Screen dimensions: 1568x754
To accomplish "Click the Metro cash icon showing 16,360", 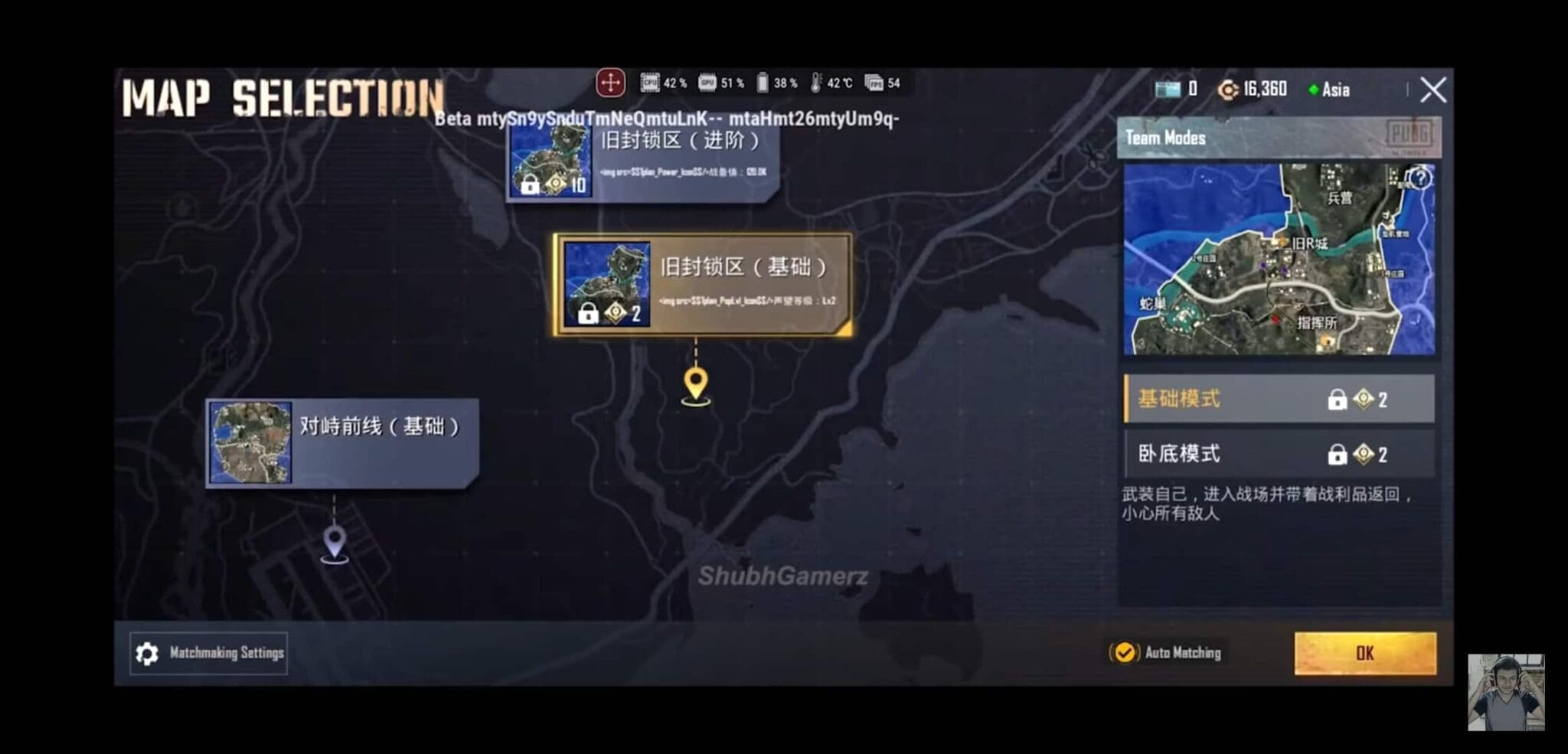I will tap(1230, 90).
